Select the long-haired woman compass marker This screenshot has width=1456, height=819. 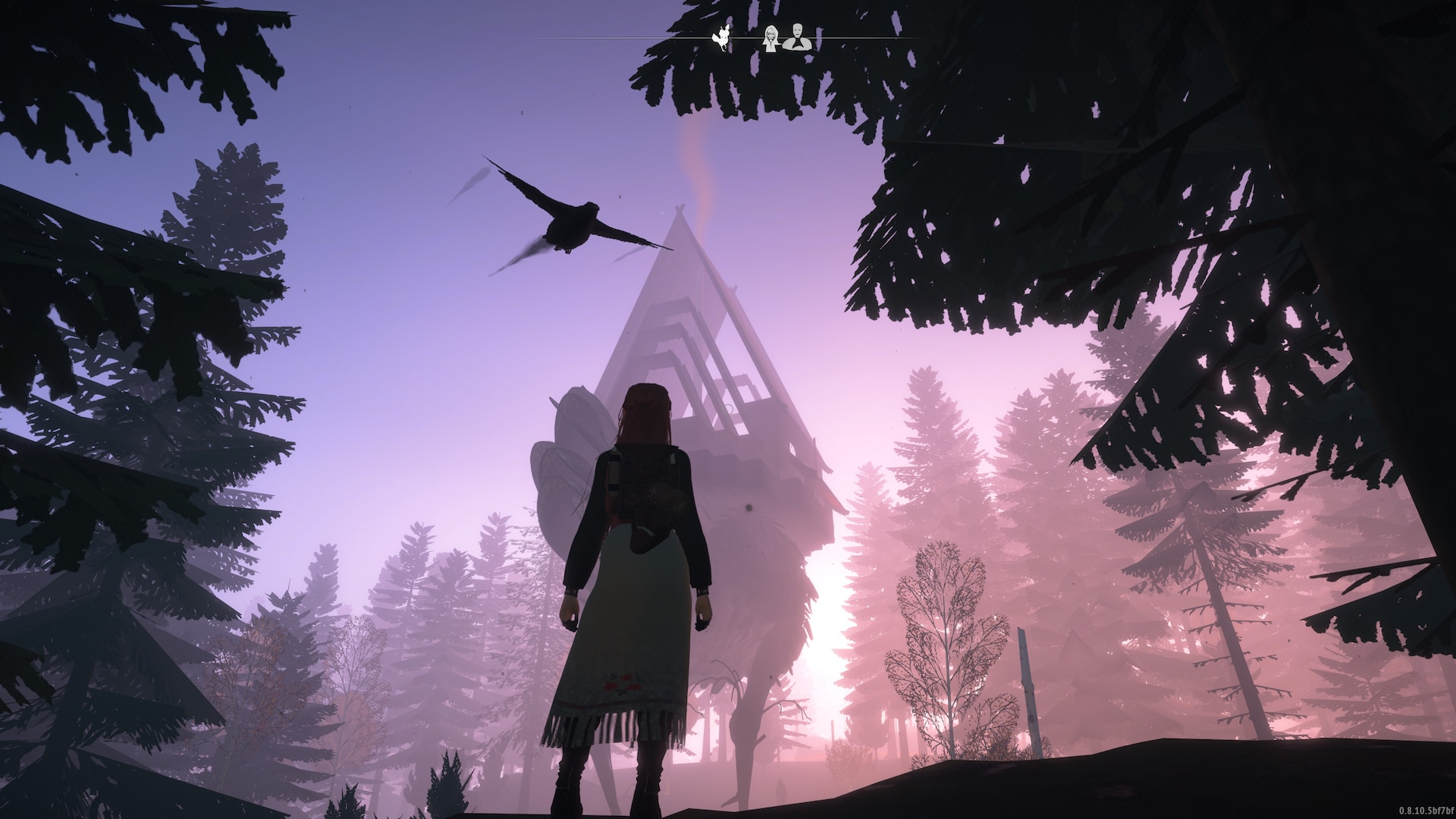(771, 38)
